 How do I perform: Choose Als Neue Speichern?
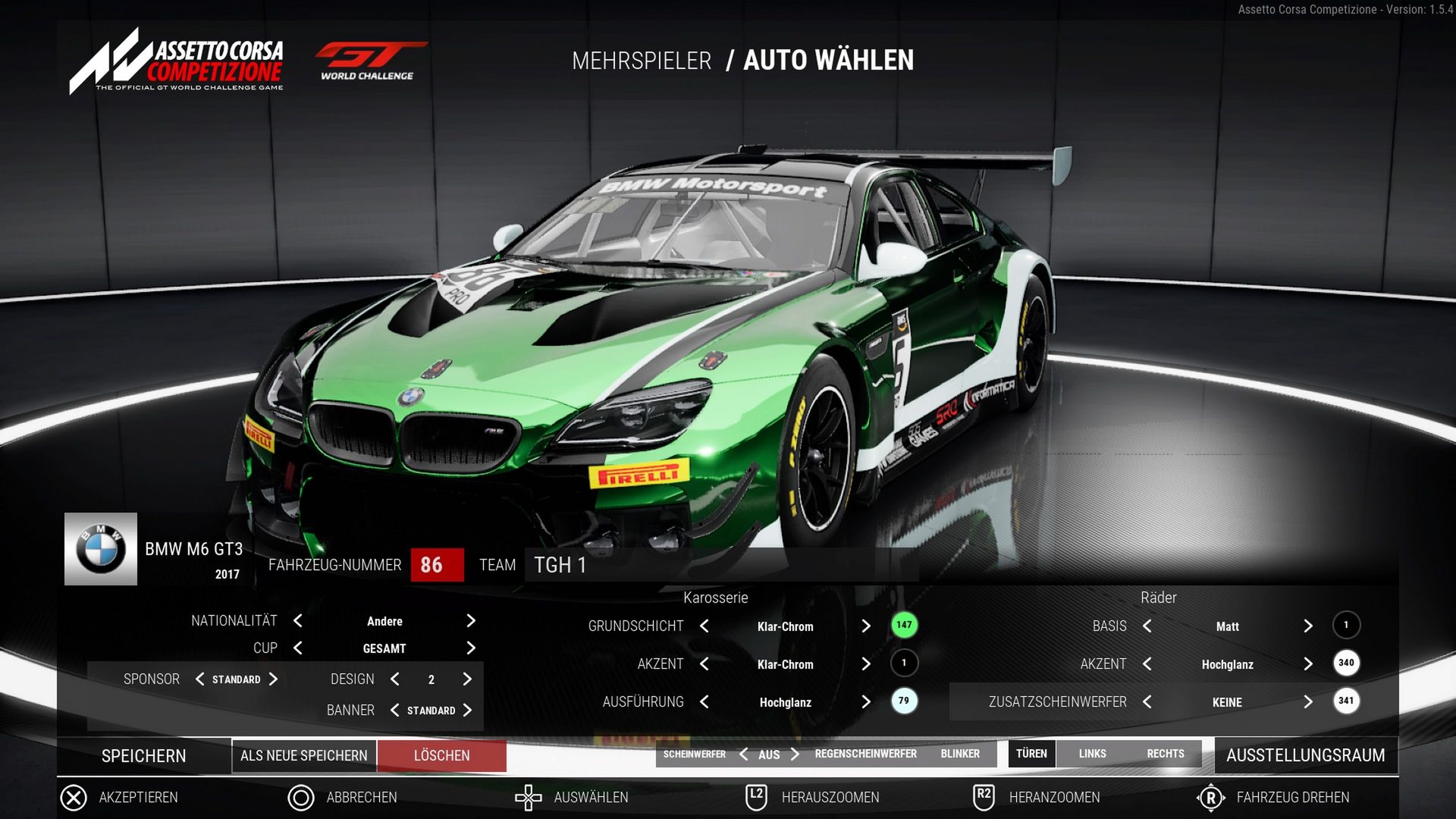(x=303, y=756)
